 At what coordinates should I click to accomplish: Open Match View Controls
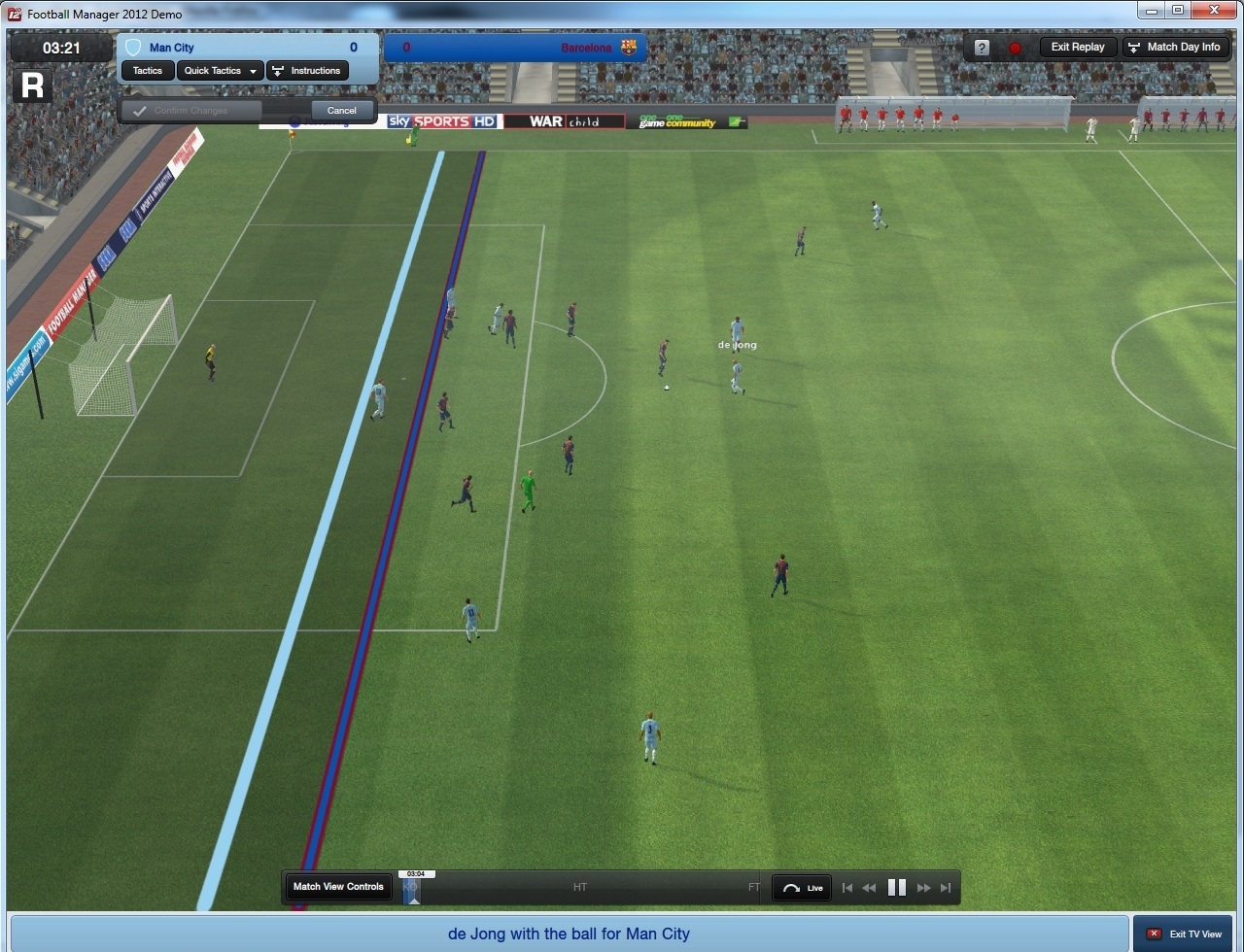tap(337, 887)
